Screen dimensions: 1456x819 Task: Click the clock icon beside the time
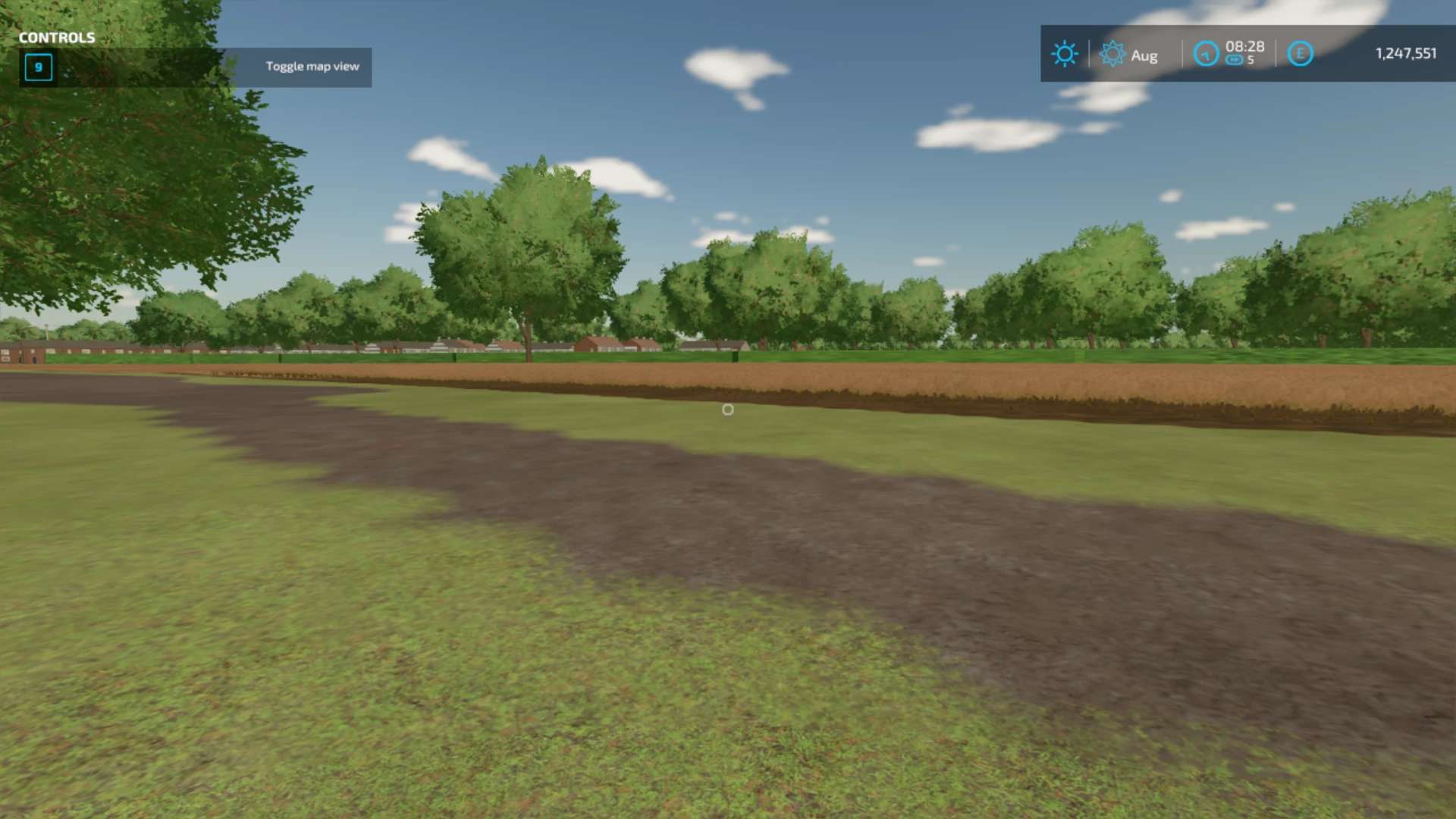1206,54
